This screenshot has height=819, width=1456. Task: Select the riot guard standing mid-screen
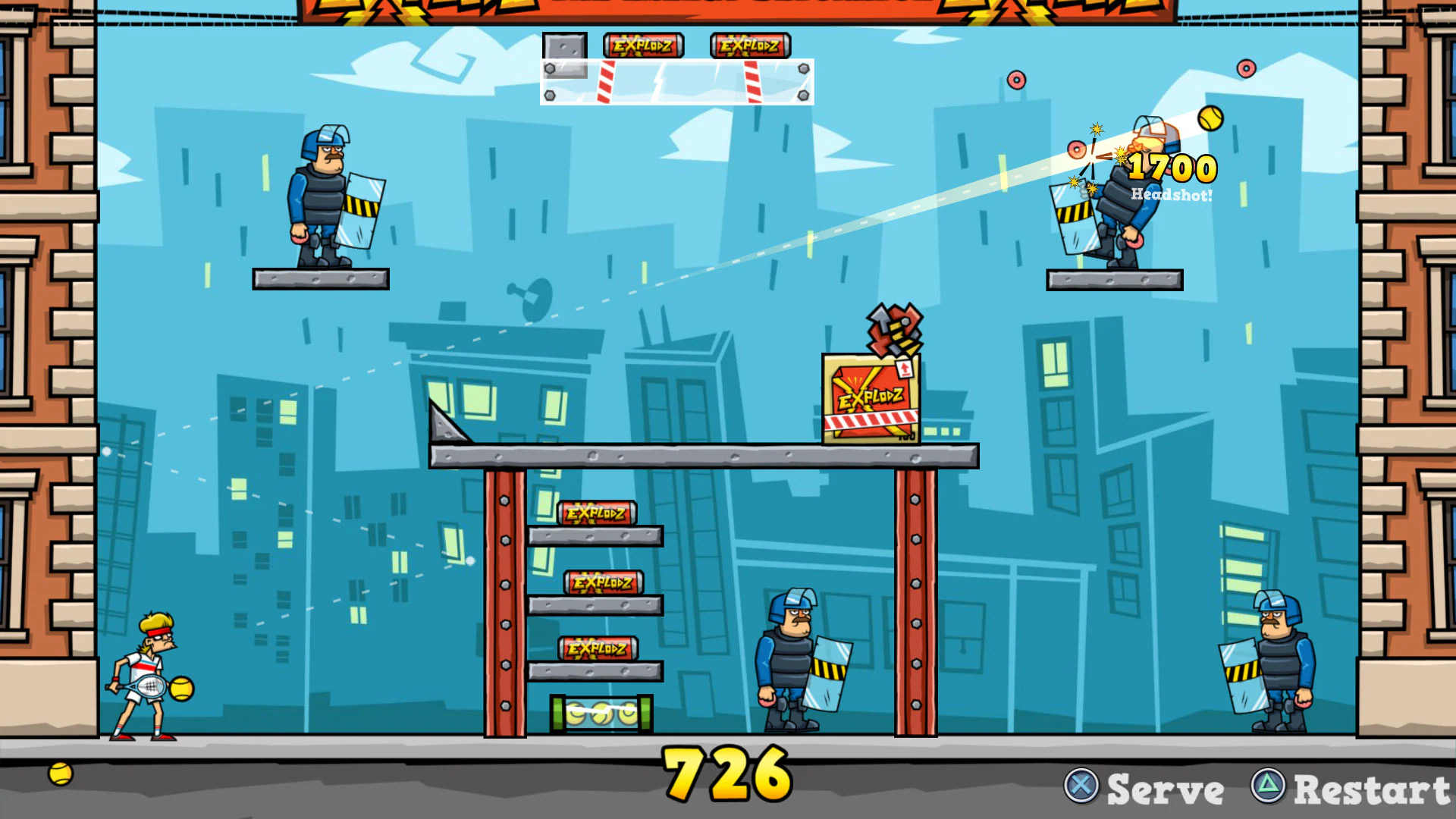tap(789, 660)
